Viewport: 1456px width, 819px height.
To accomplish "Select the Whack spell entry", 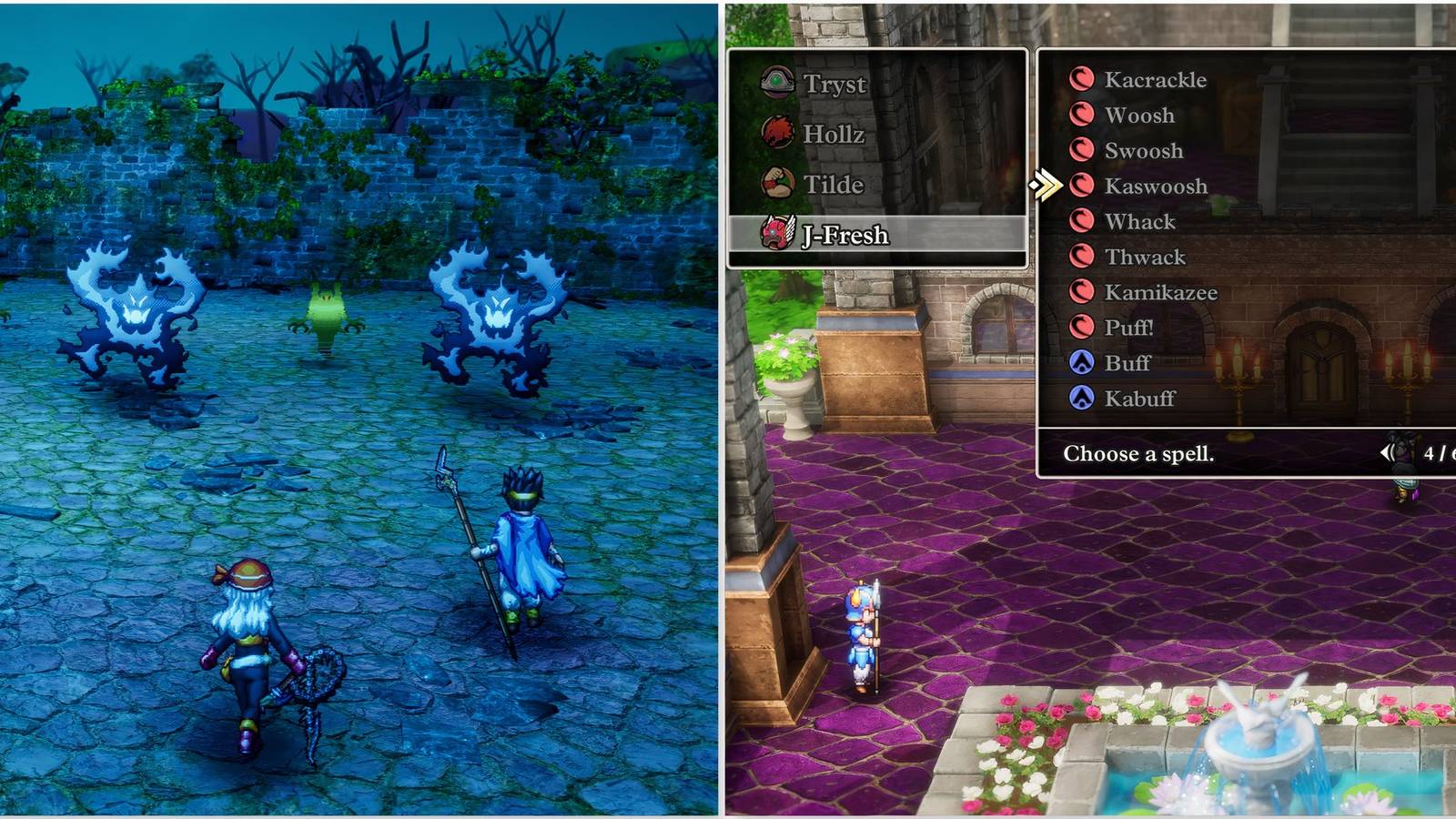I will tap(1138, 221).
